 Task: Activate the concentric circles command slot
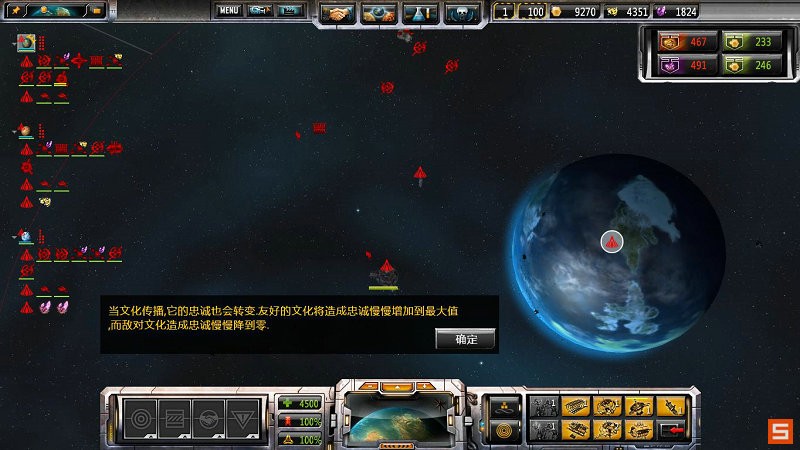140,417
